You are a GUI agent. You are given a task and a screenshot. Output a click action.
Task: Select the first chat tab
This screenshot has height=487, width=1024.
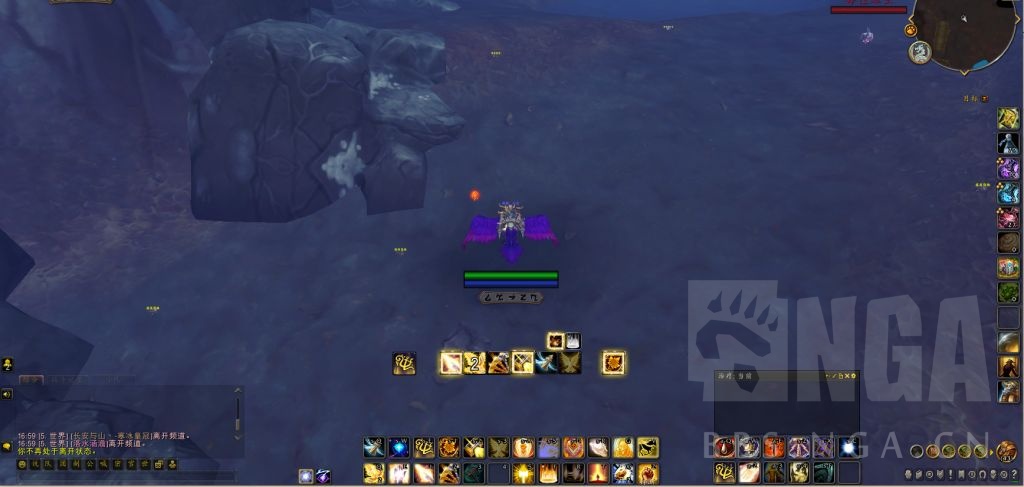tap(31, 380)
